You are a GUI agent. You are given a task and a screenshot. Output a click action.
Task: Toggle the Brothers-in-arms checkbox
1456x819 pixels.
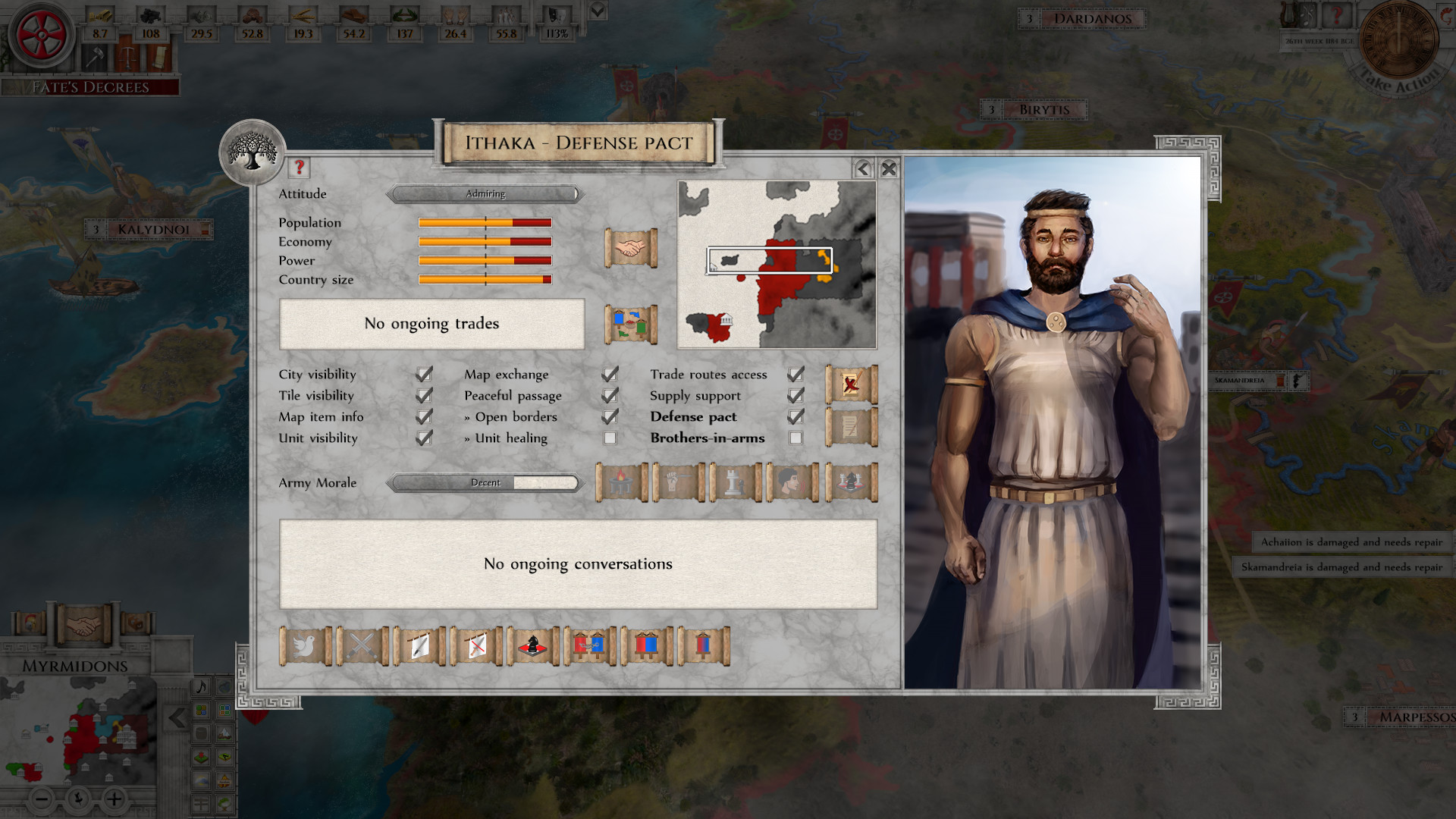click(x=794, y=438)
